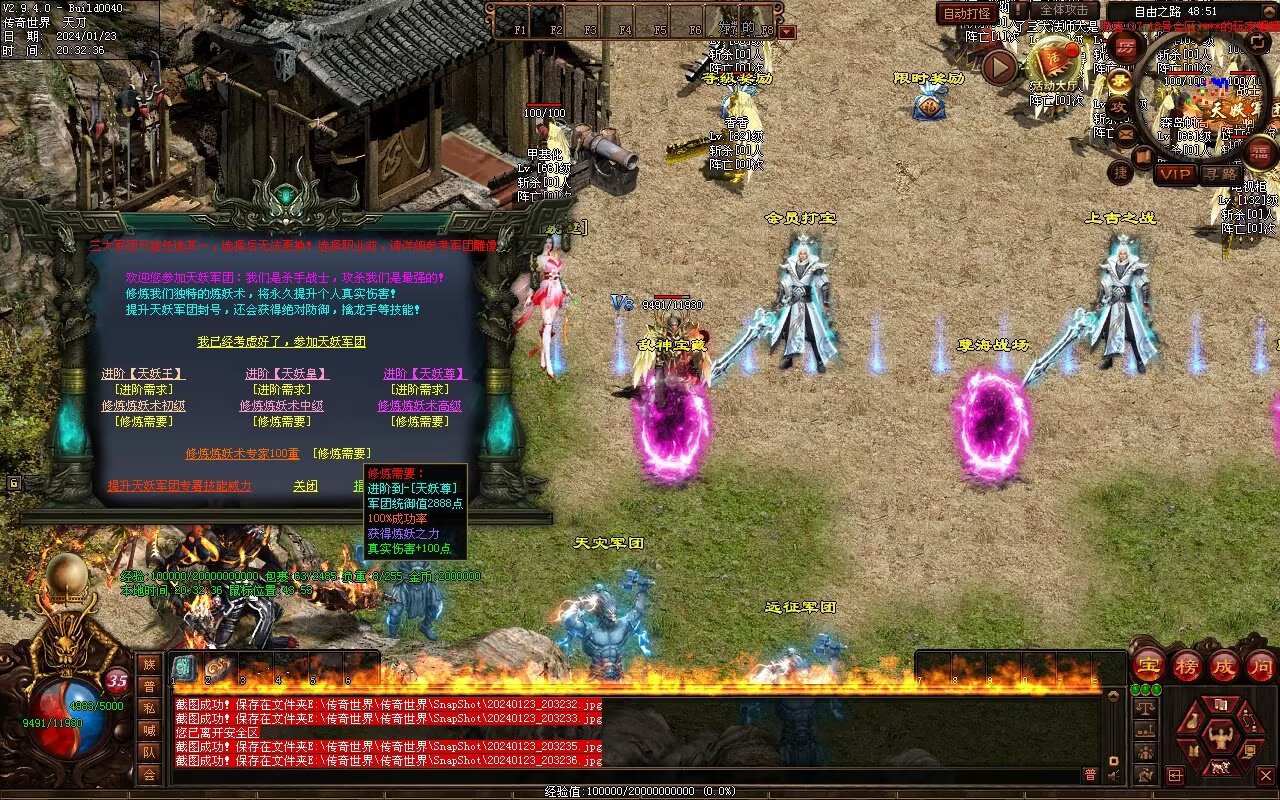Open the VIP panel
1280x800 pixels.
tap(1176, 174)
